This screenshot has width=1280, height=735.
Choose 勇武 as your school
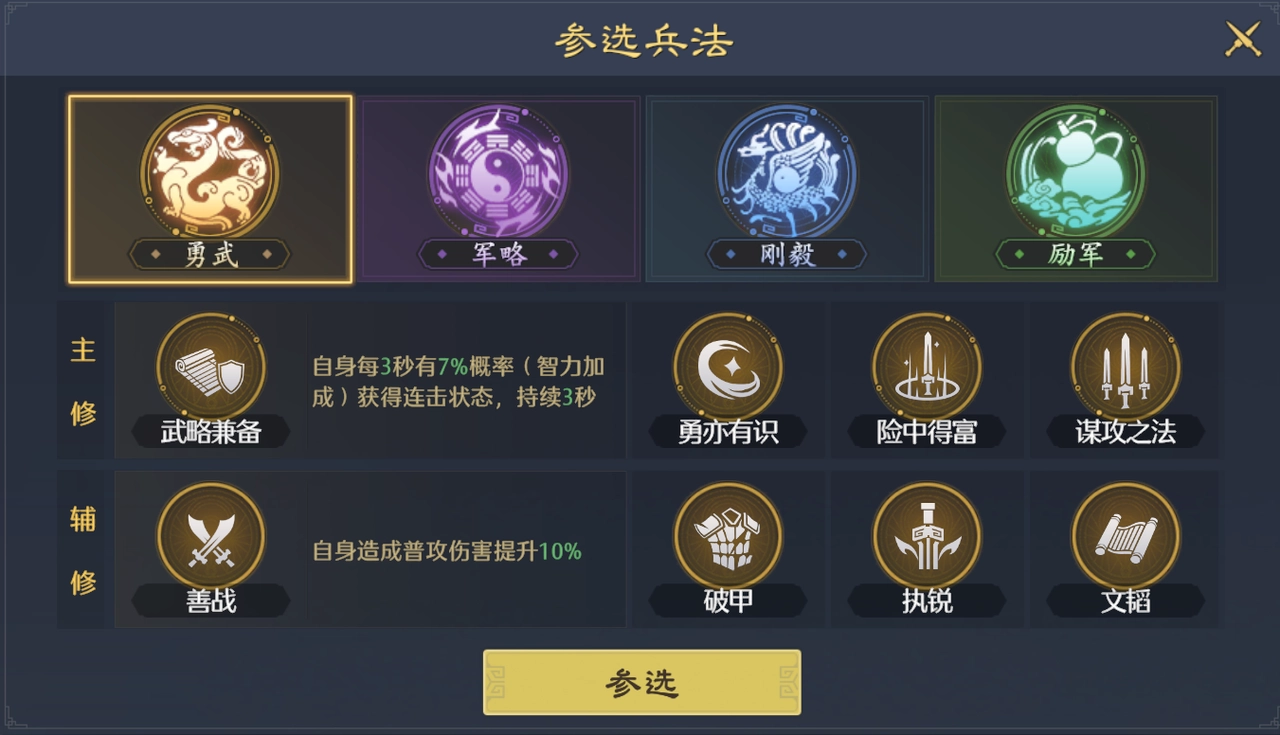pyautogui.click(x=208, y=188)
